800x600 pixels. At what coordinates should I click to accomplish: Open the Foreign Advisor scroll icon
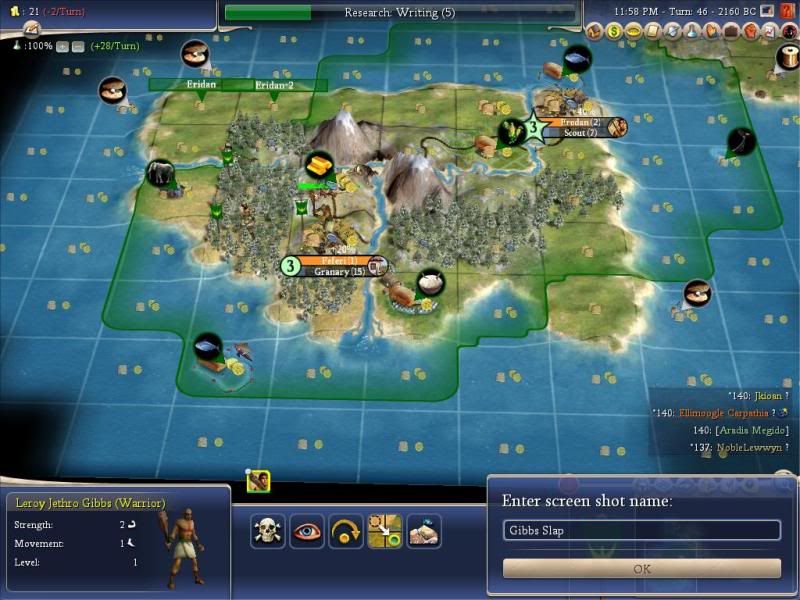tap(654, 32)
